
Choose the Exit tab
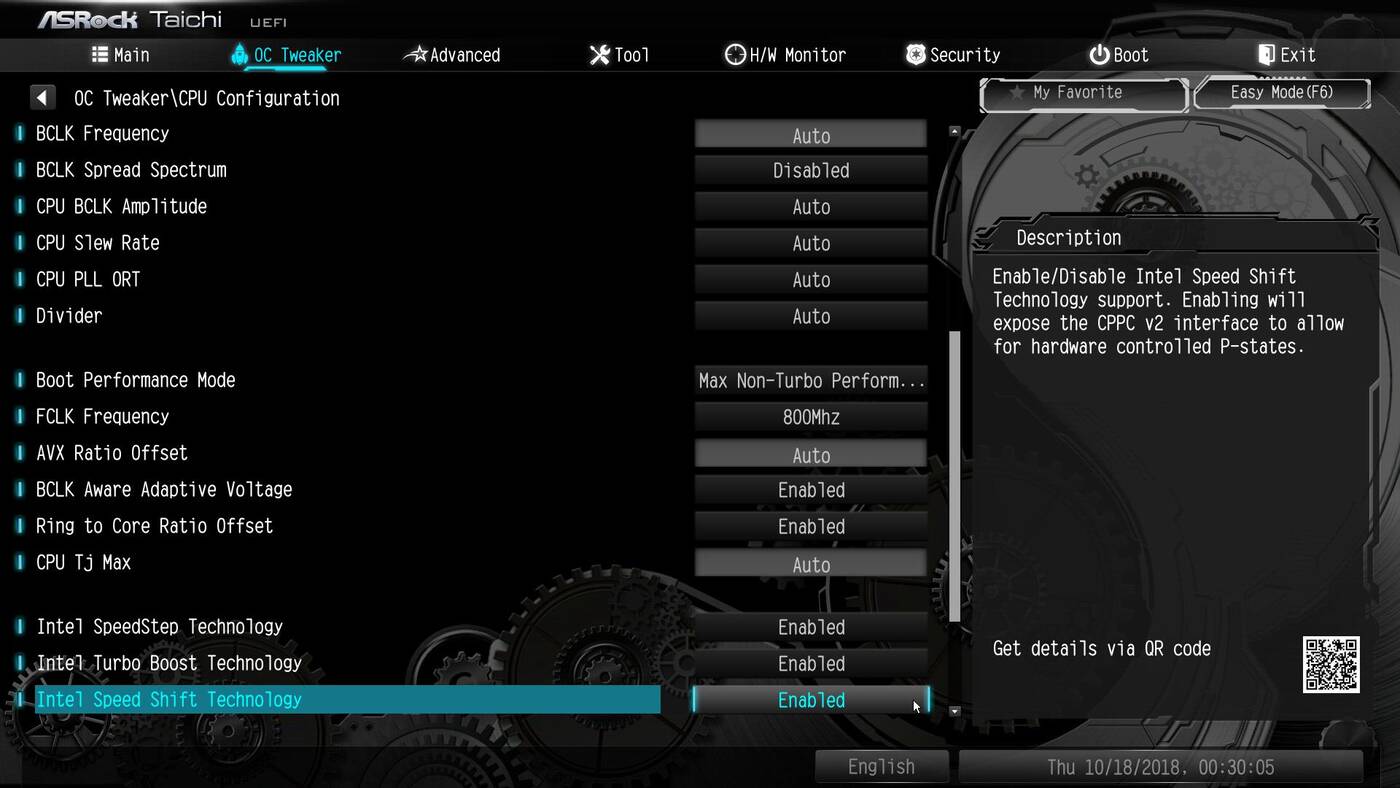tap(1287, 55)
